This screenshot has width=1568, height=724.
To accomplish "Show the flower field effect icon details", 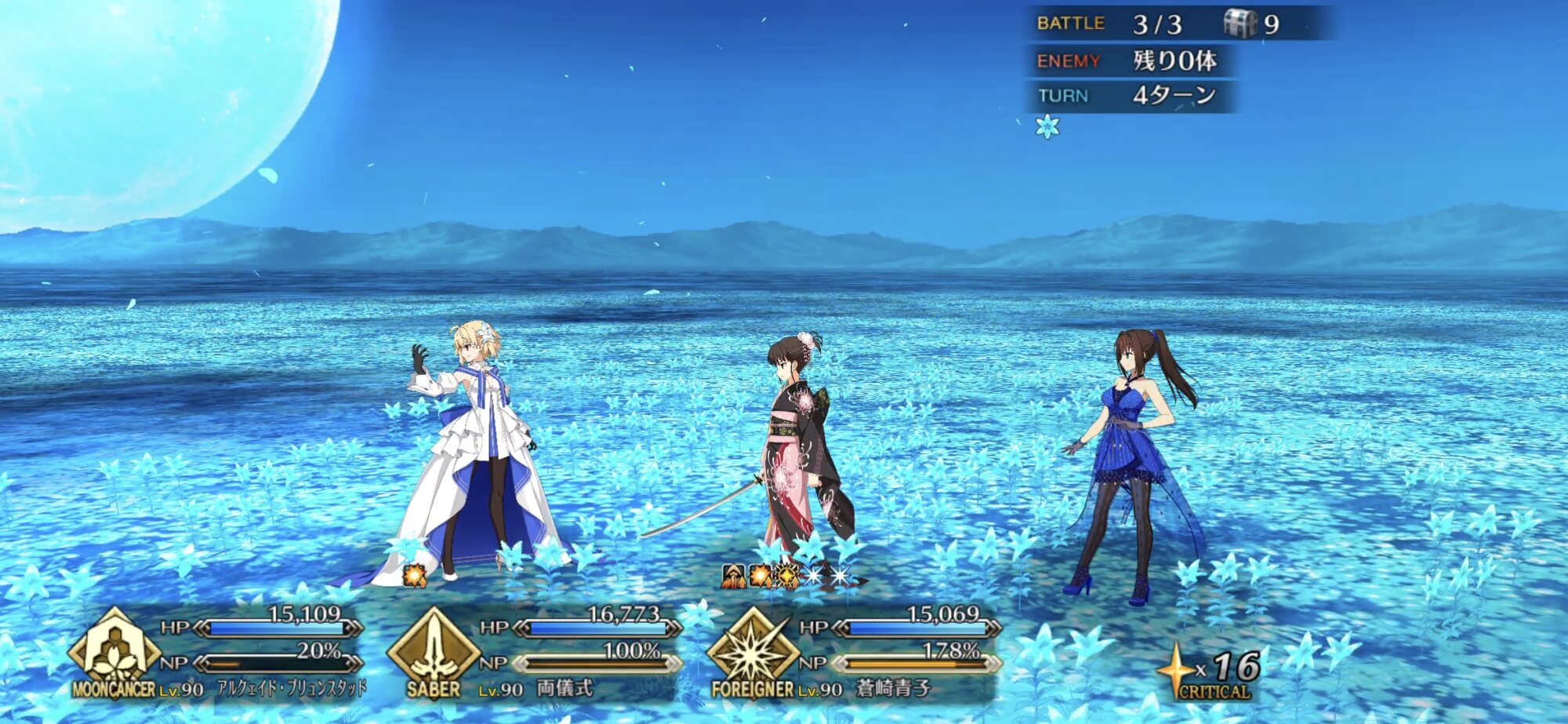I will 1047,126.
